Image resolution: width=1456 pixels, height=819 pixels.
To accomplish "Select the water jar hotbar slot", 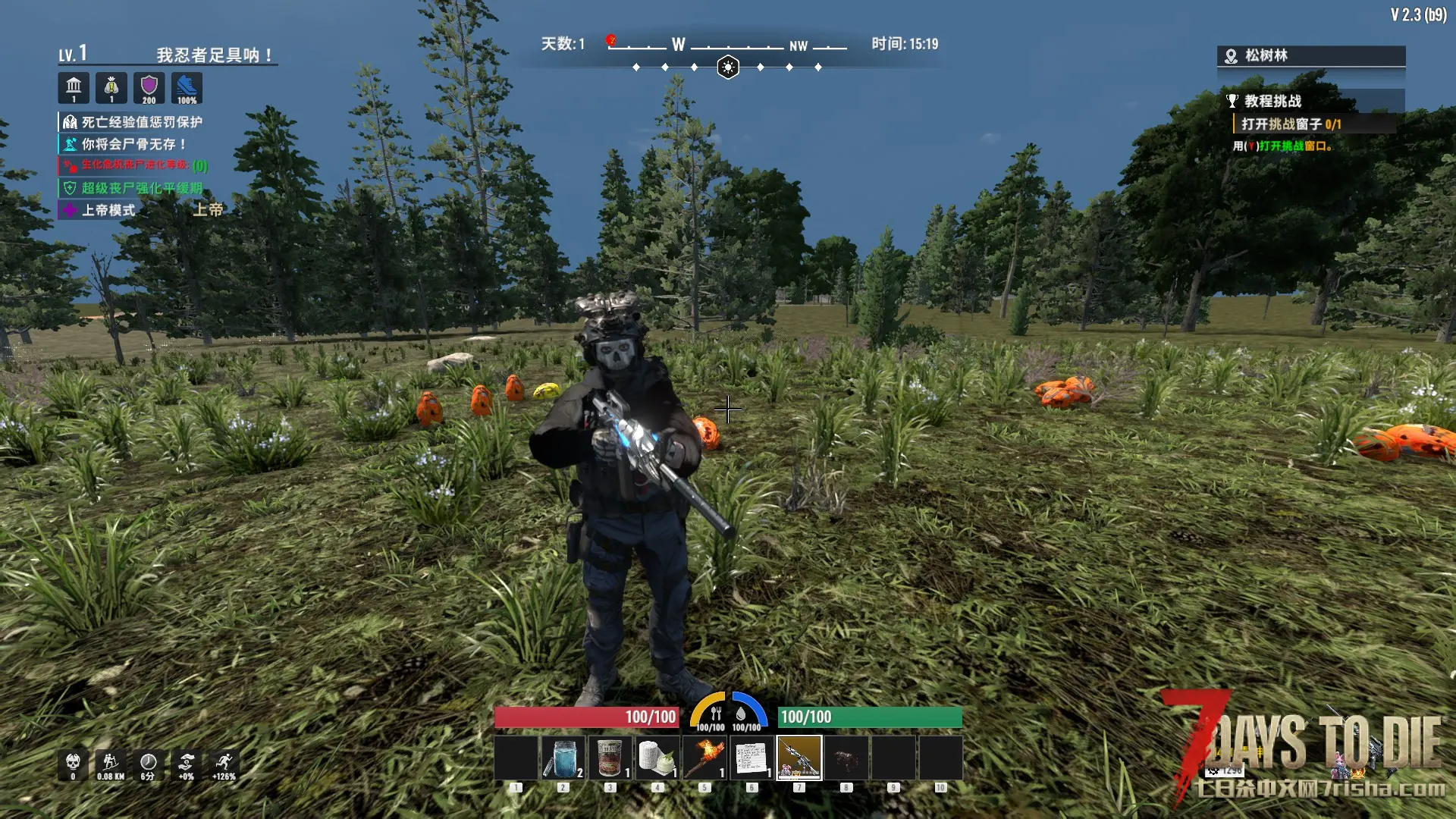I will pos(563,758).
